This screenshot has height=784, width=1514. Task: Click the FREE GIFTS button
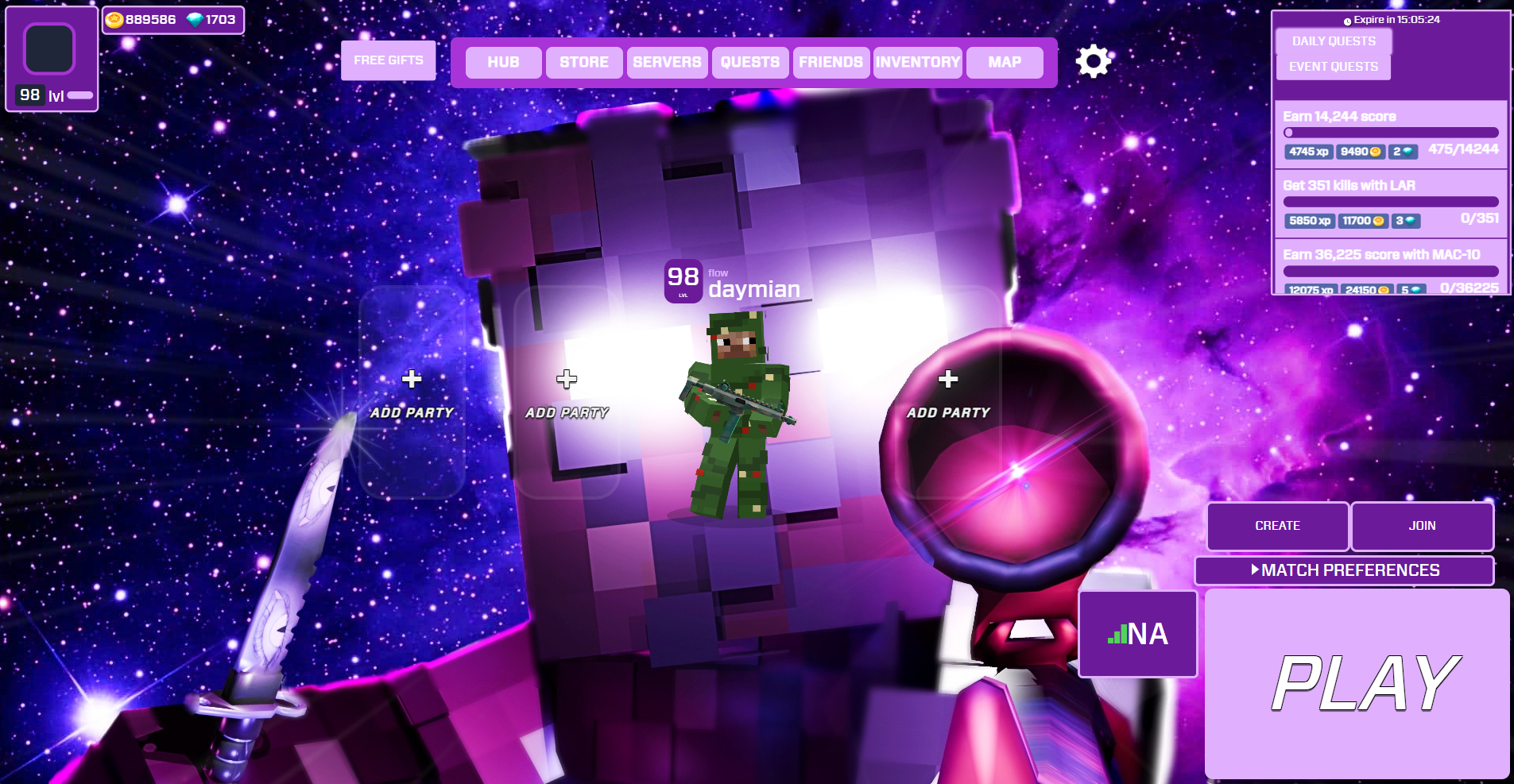pos(388,60)
